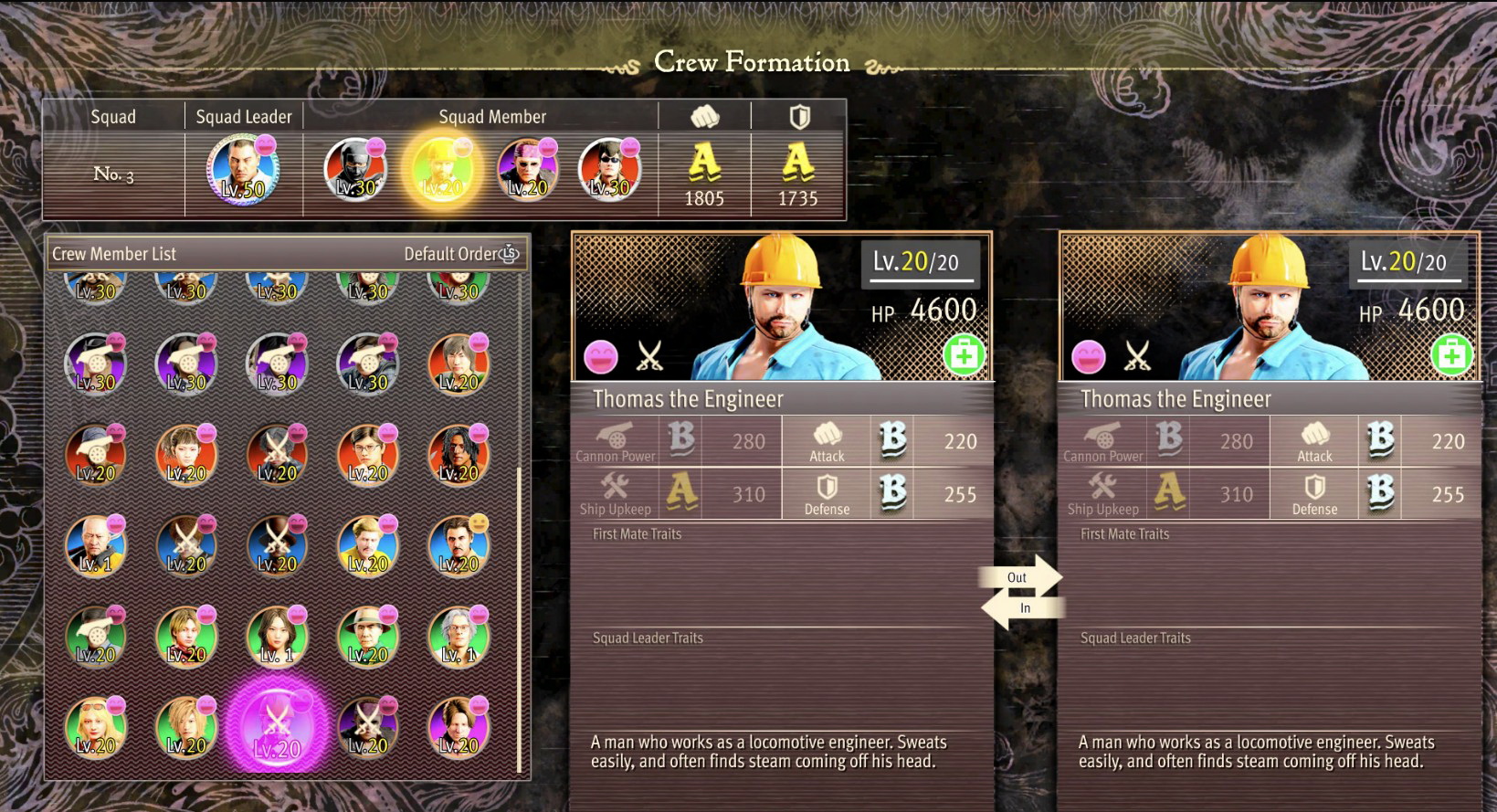Choose the glasses-wearing crew member on red
This screenshot has width=1497, height=812.
367,455
